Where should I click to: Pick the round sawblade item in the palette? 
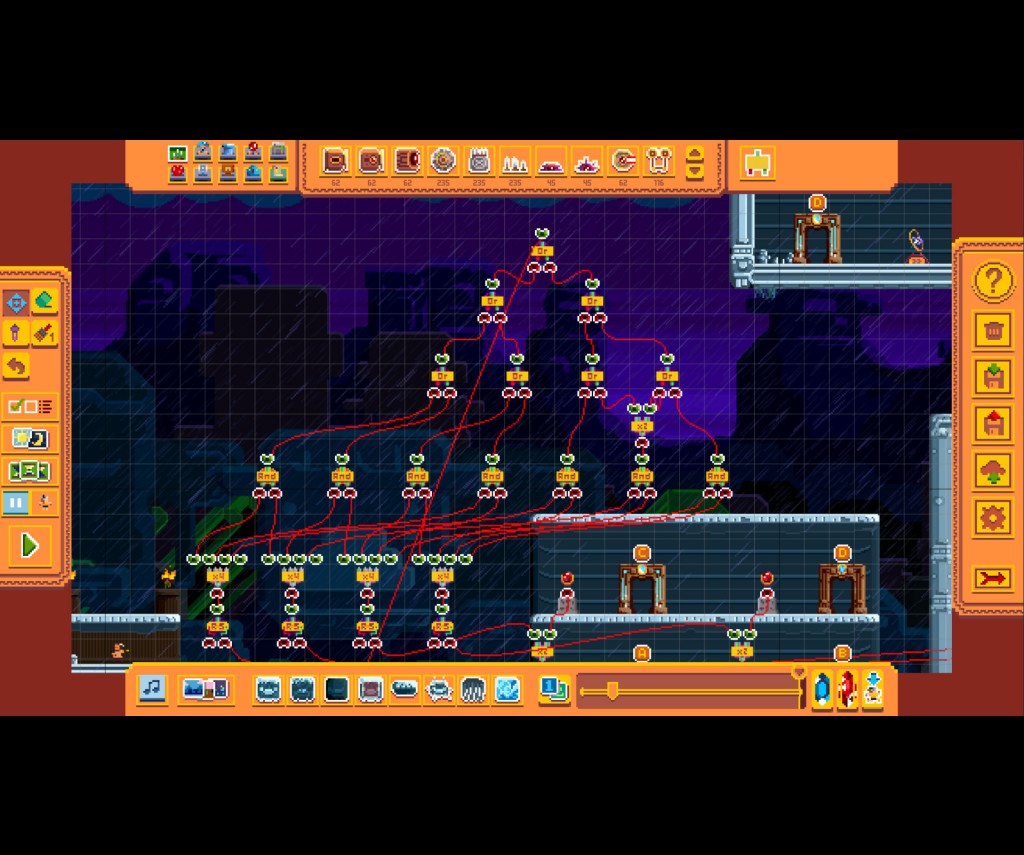tap(443, 161)
